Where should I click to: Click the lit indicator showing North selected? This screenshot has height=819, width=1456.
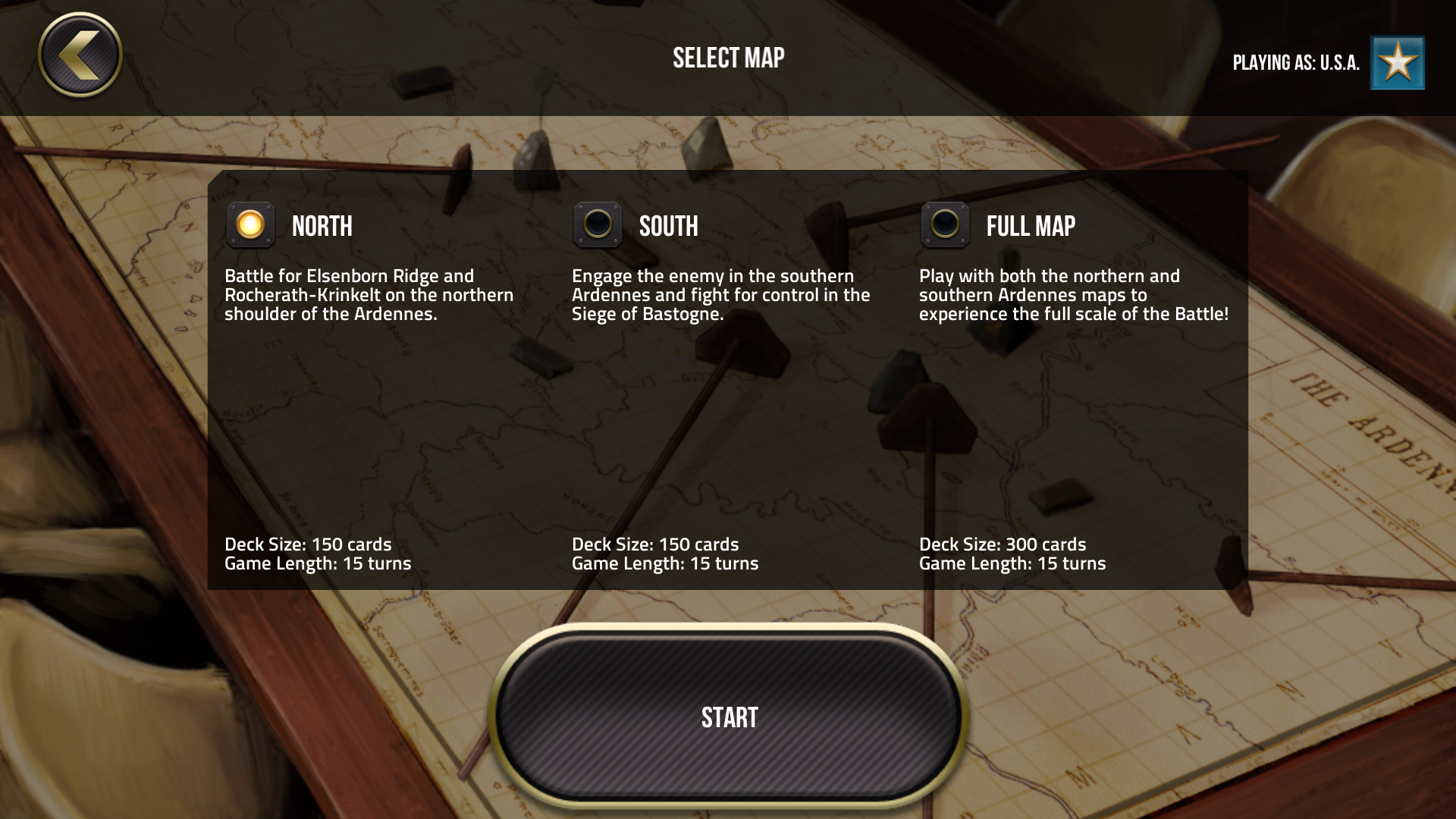coord(250,225)
